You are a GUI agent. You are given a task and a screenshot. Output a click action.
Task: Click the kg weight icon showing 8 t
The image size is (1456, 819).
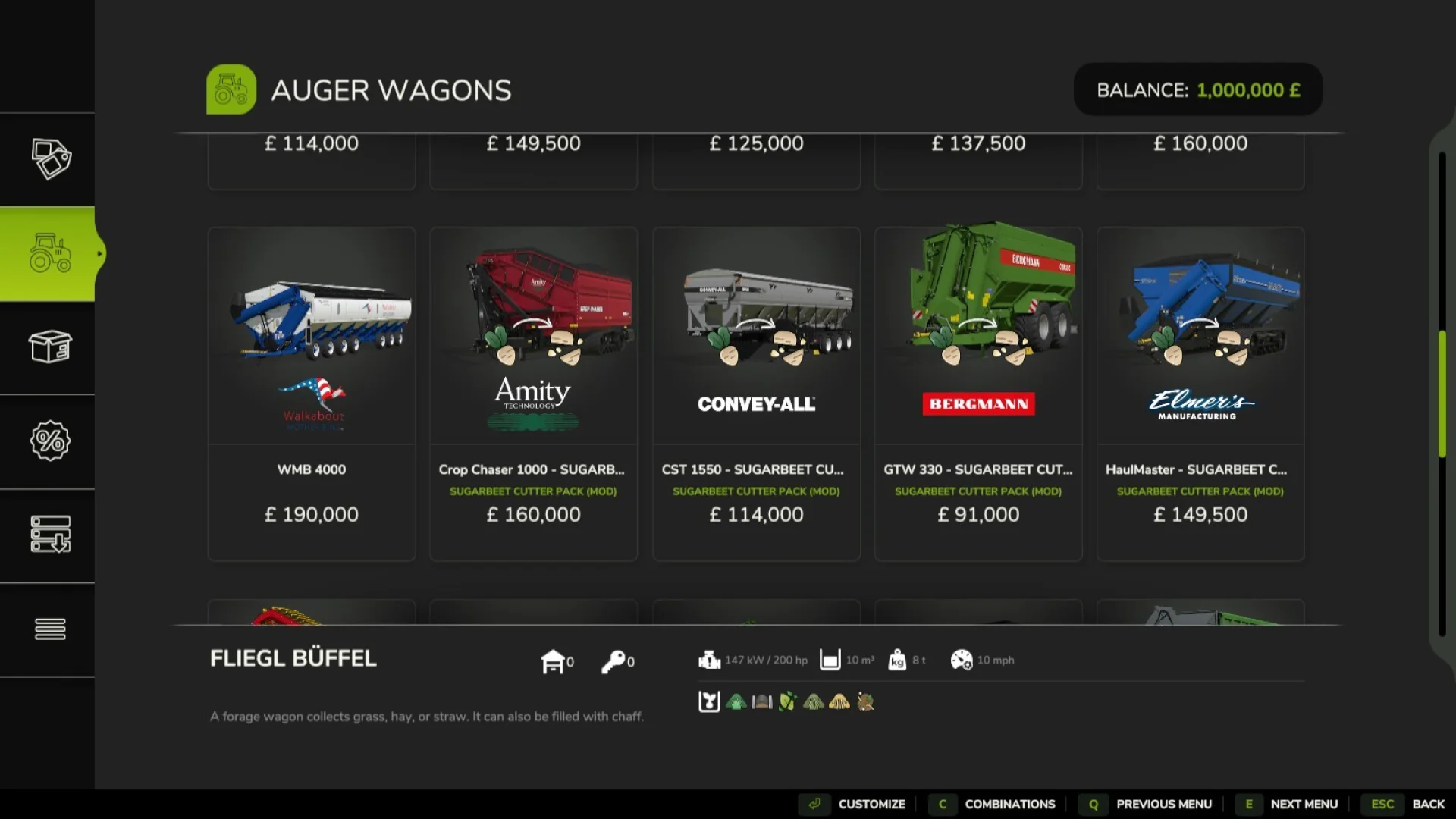898,661
